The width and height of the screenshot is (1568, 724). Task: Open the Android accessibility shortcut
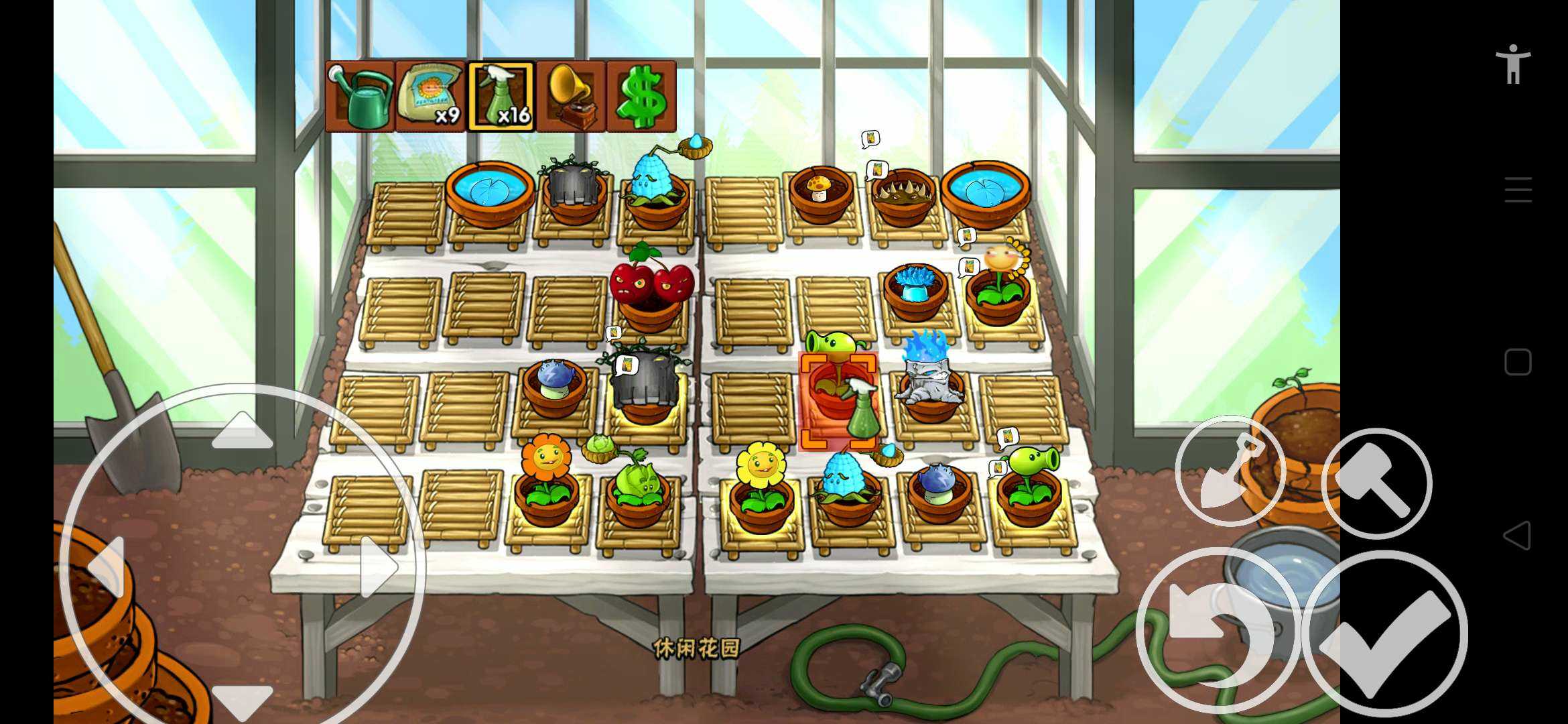point(1513,64)
